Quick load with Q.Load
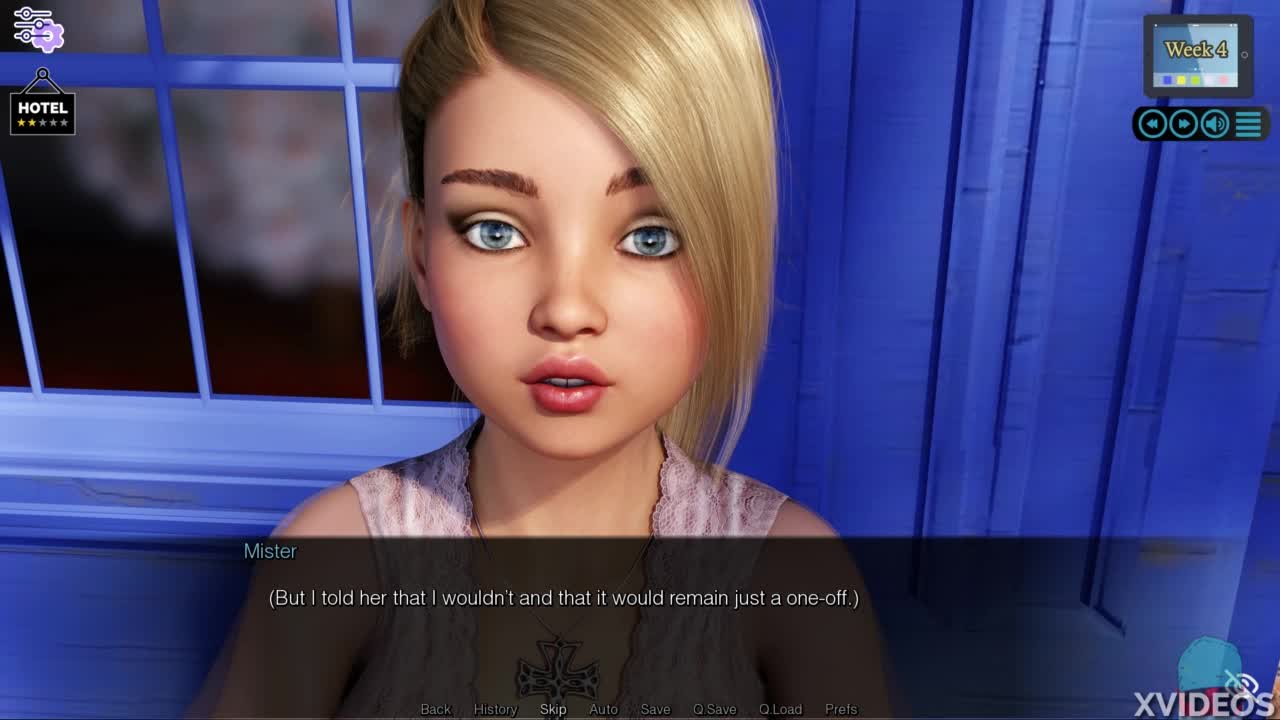 click(780, 709)
